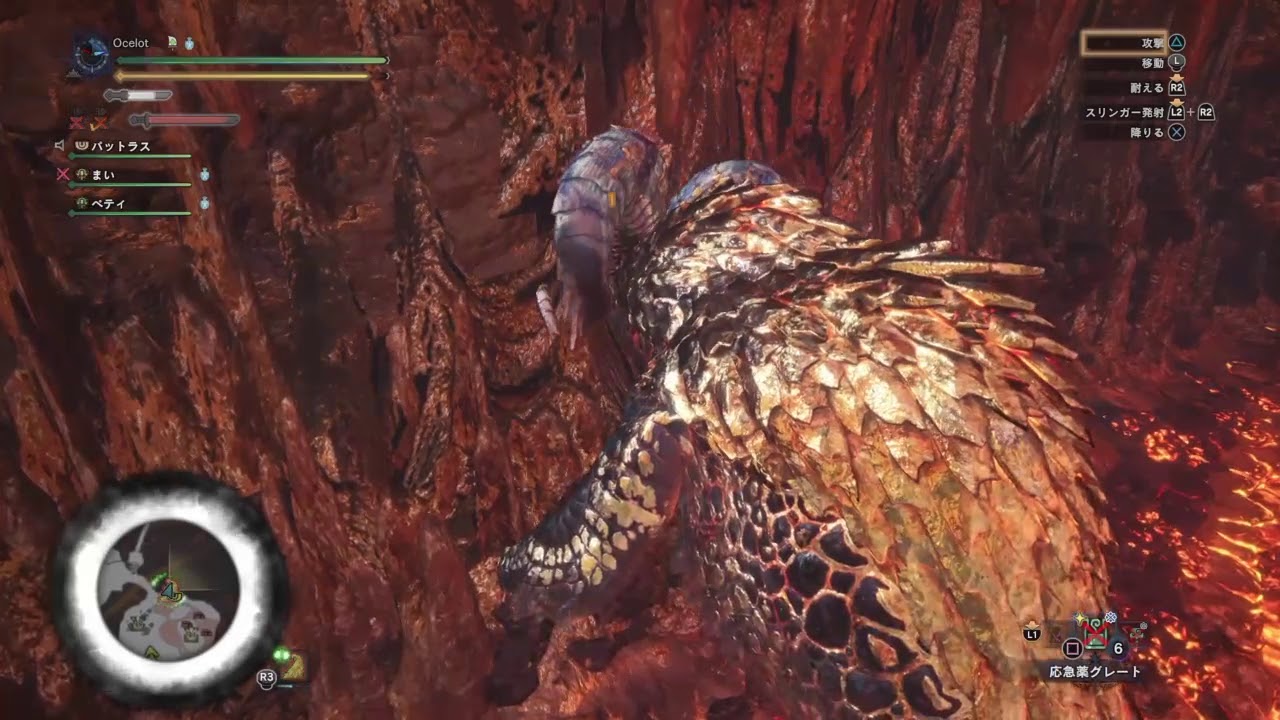Click the compass navigation dial
The width and height of the screenshot is (1280, 720).
[x=90, y=52]
